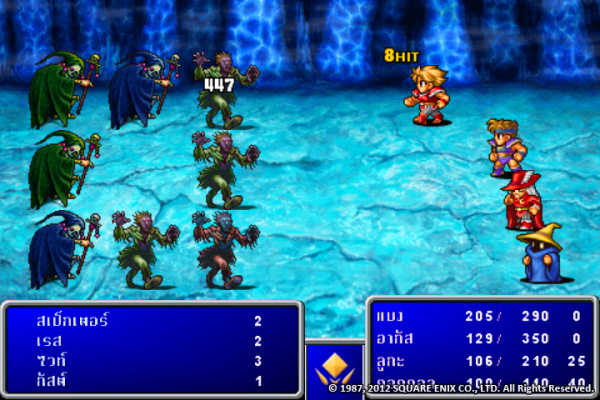This screenshot has width=600, height=400.
Task: Pick the ซวก enemy entry
Action: click(150, 360)
